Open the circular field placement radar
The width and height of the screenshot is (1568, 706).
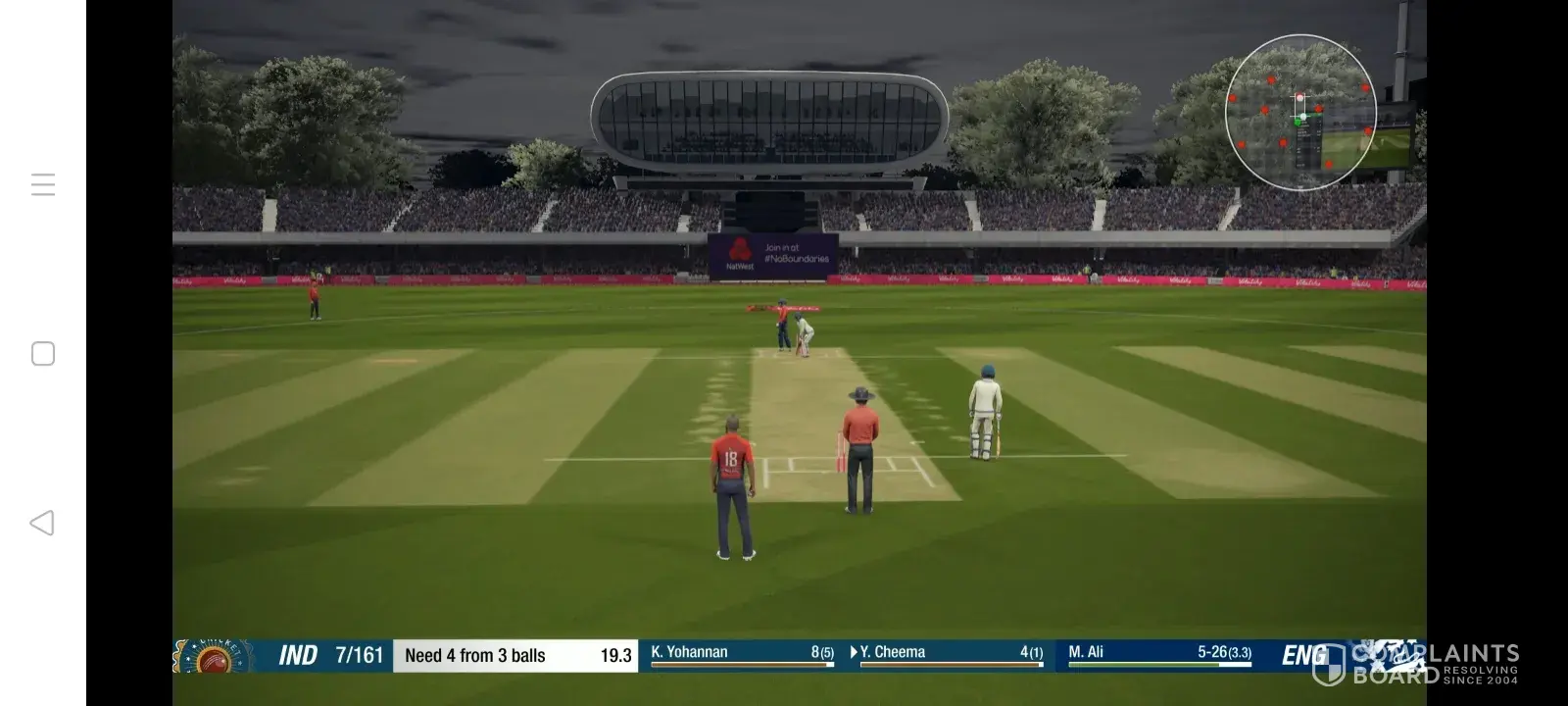point(1300,113)
